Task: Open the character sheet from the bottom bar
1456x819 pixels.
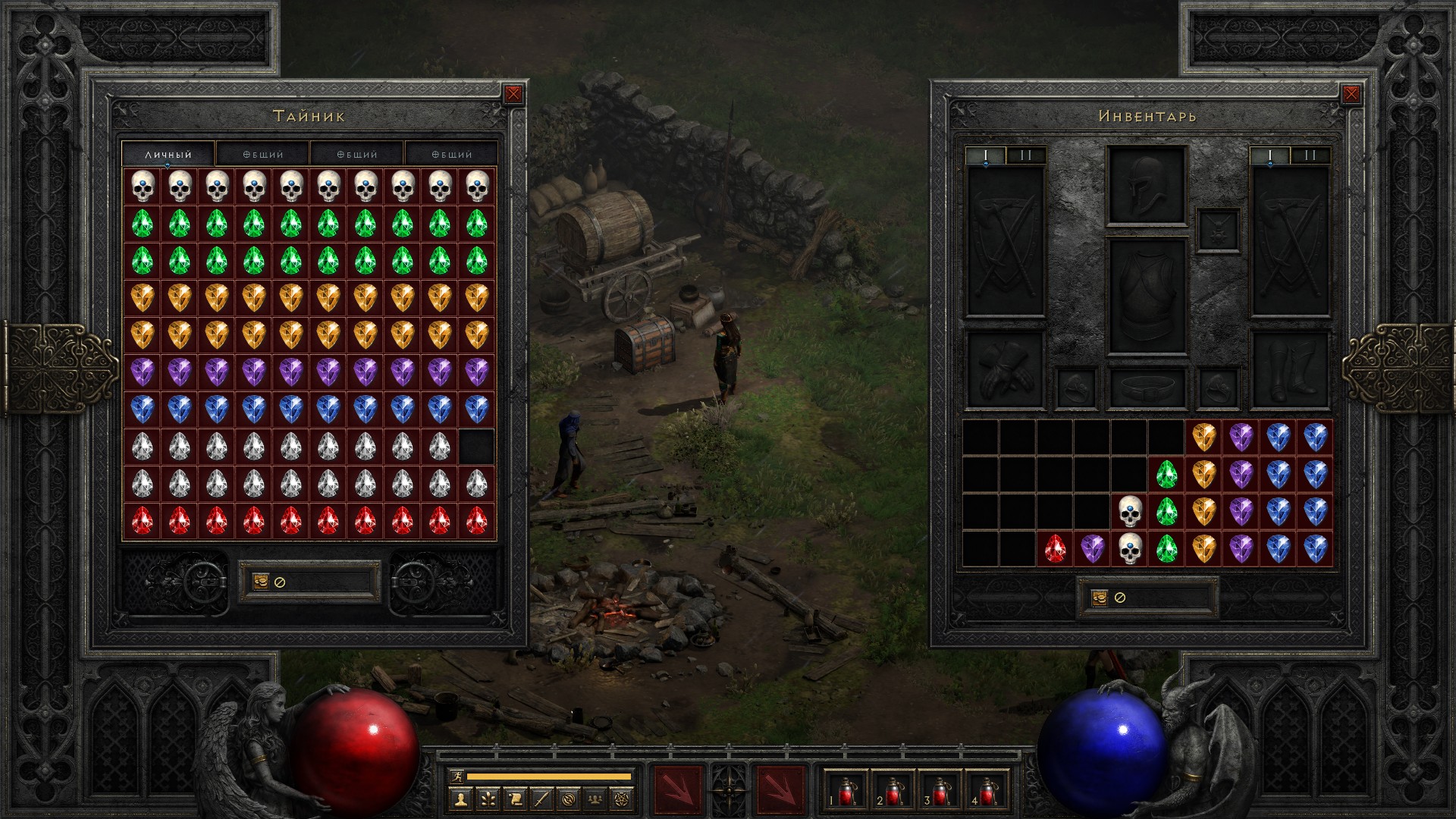Action: click(460, 799)
